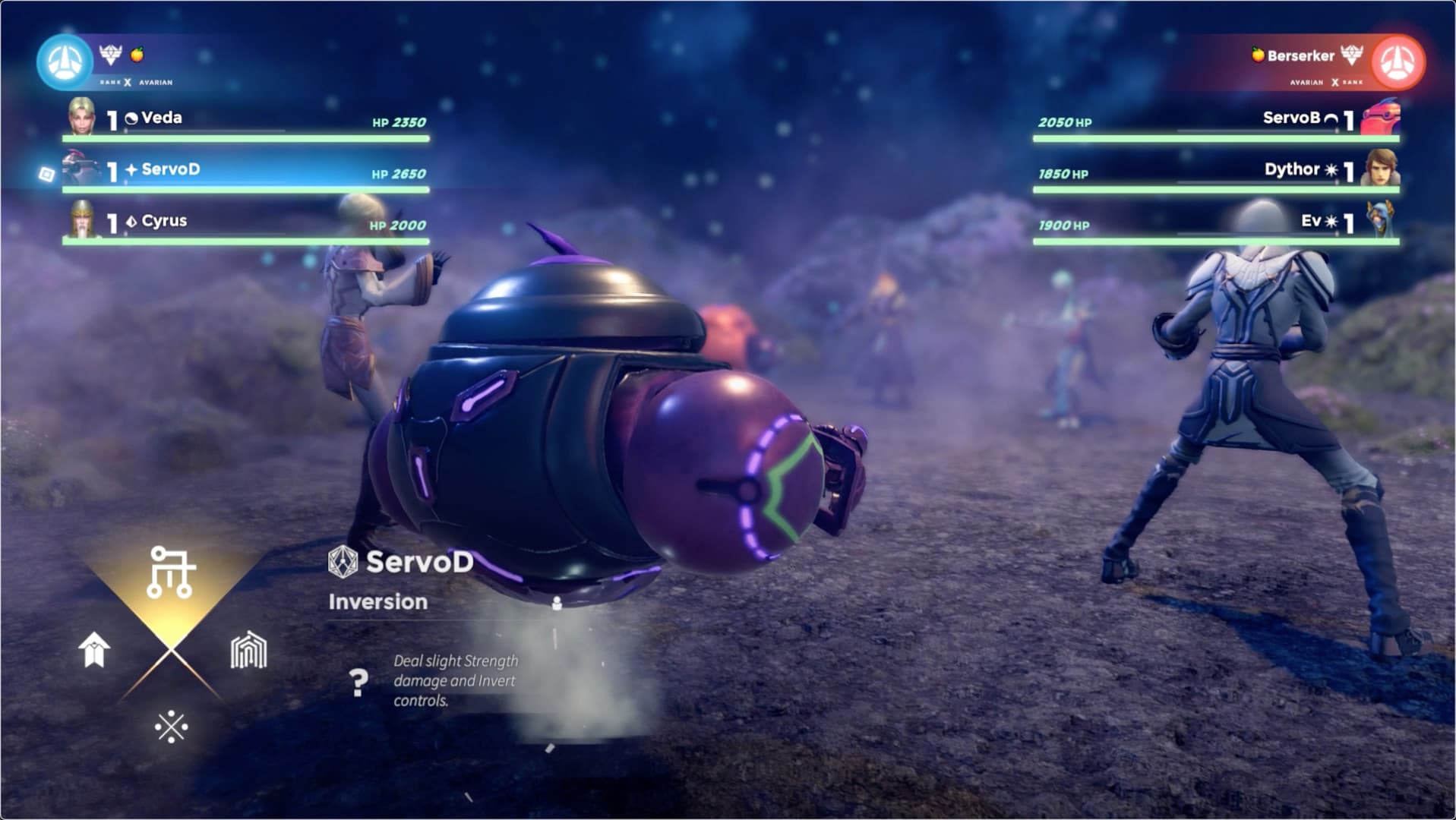
Task: Click the blue player team emblem
Action: [65, 62]
